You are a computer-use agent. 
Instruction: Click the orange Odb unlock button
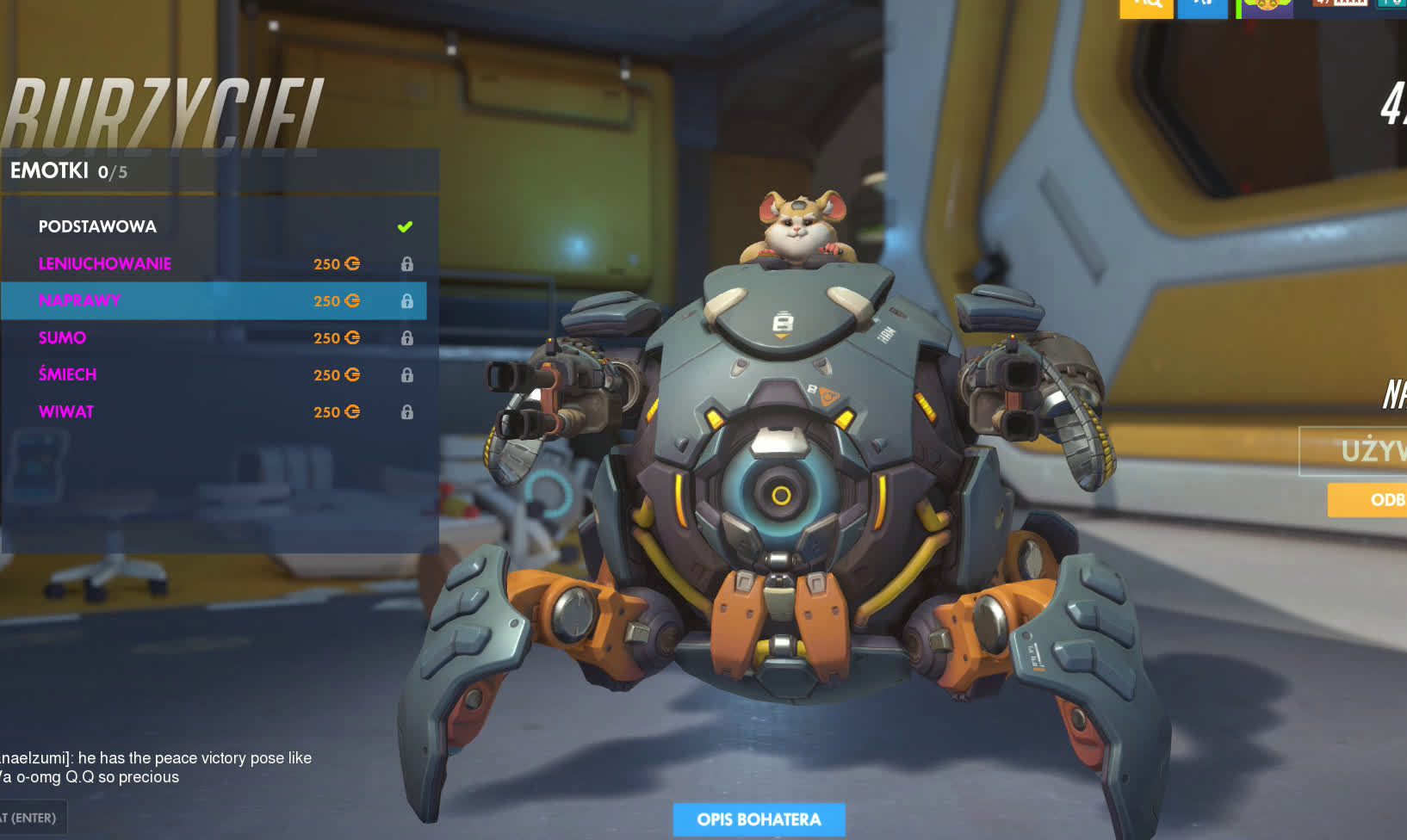coord(1369,500)
